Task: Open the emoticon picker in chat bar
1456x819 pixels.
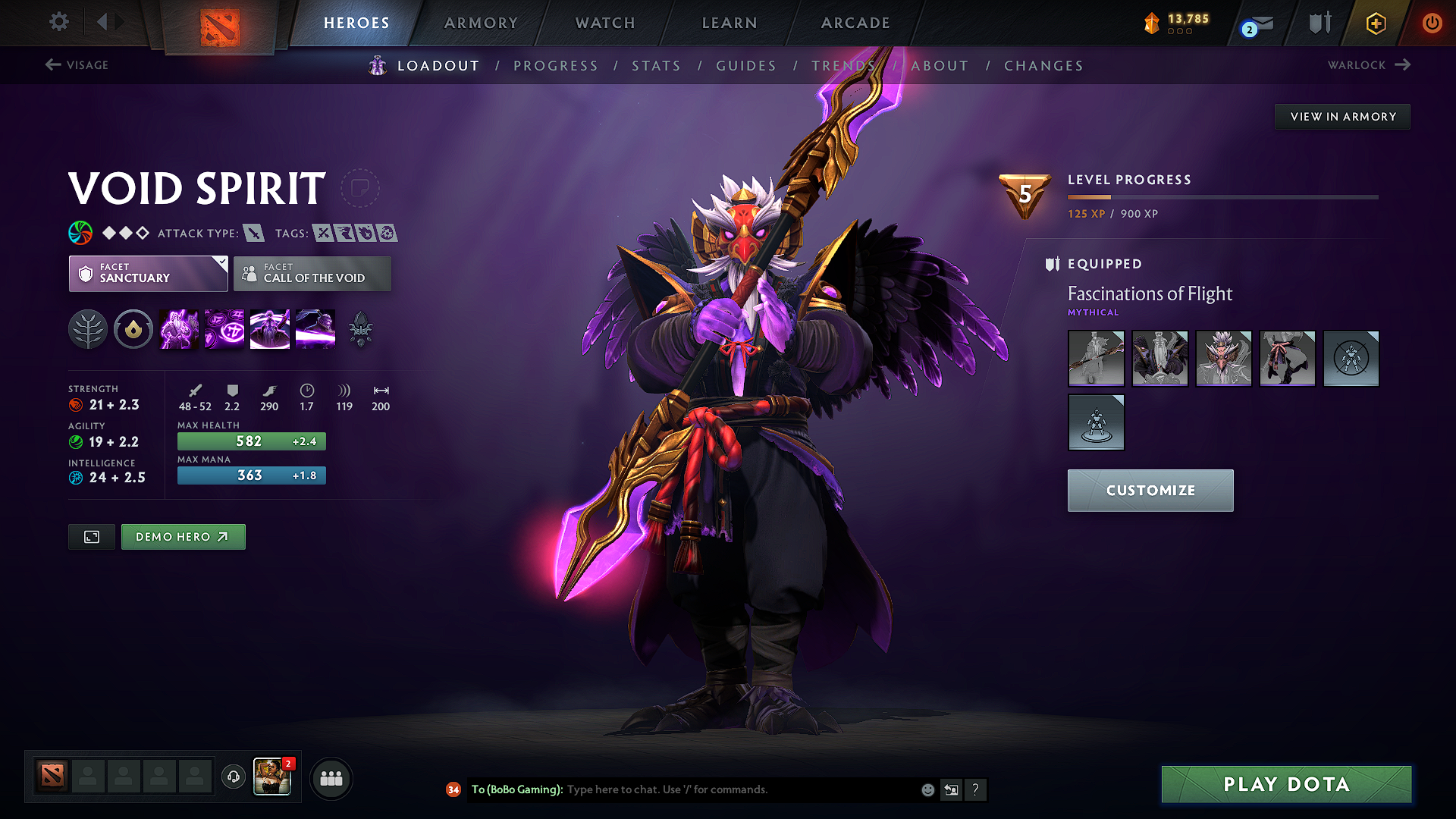Action: 927,789
